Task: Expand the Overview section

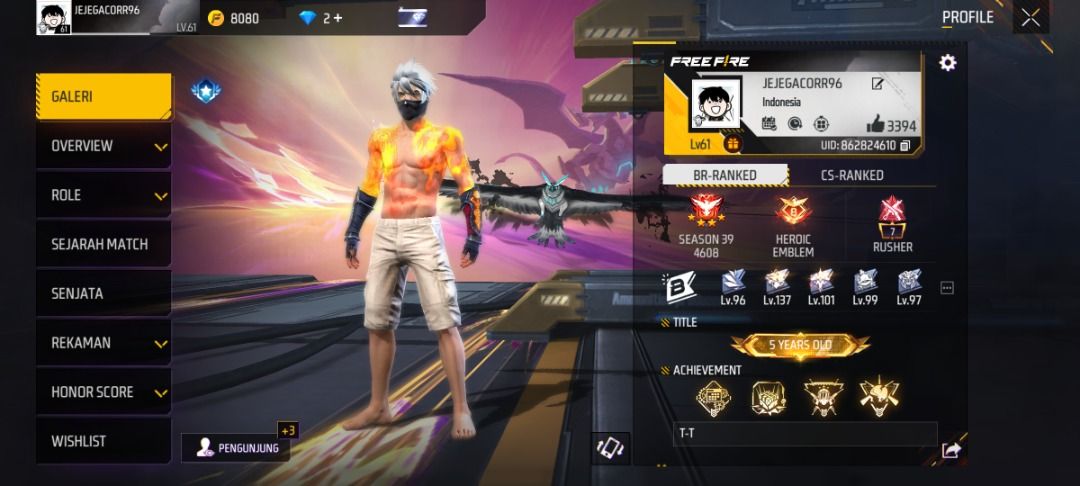Action: pyautogui.click(x=103, y=146)
